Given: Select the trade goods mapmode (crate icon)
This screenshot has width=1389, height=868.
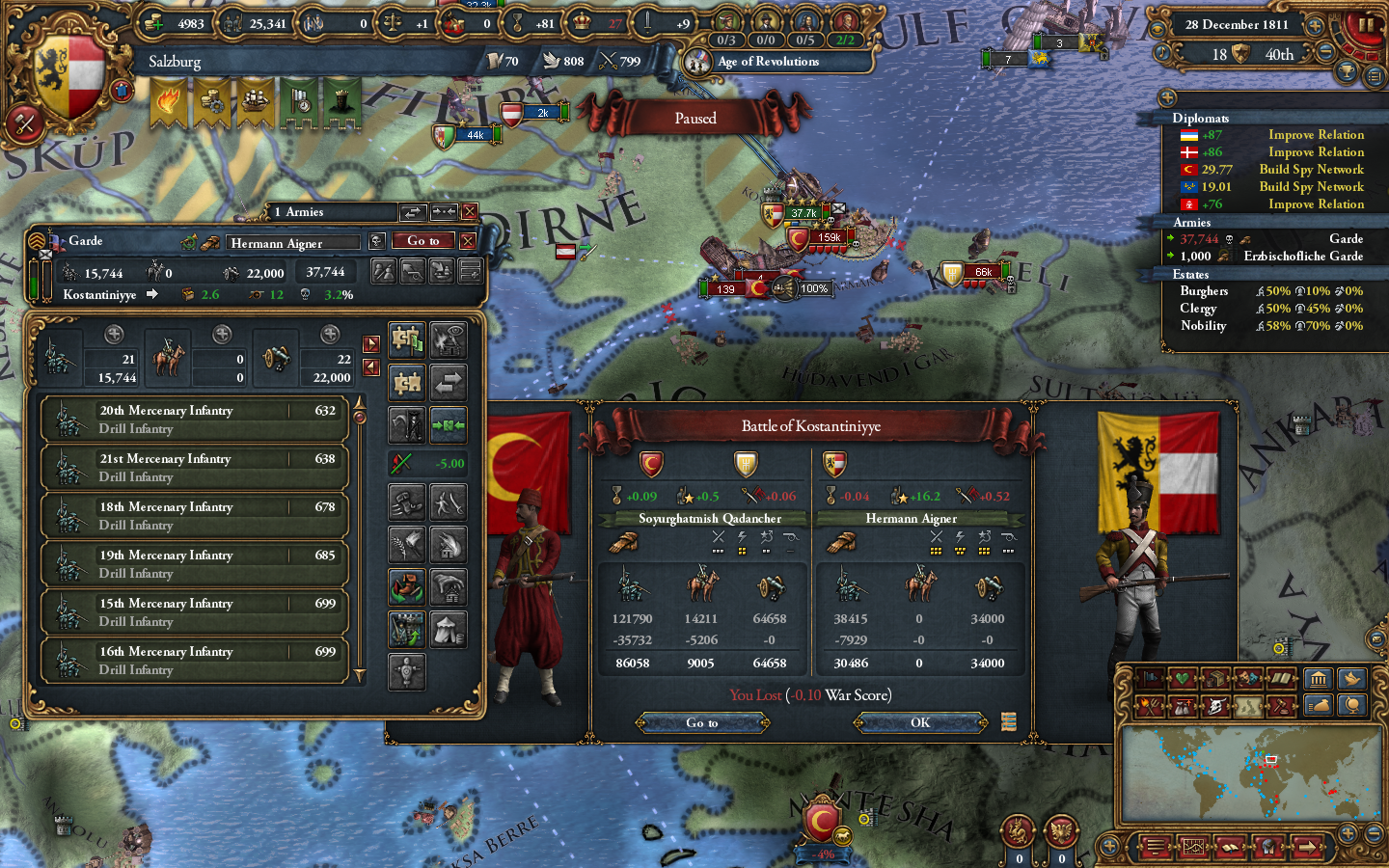Looking at the screenshot, I should pyautogui.click(x=1214, y=679).
